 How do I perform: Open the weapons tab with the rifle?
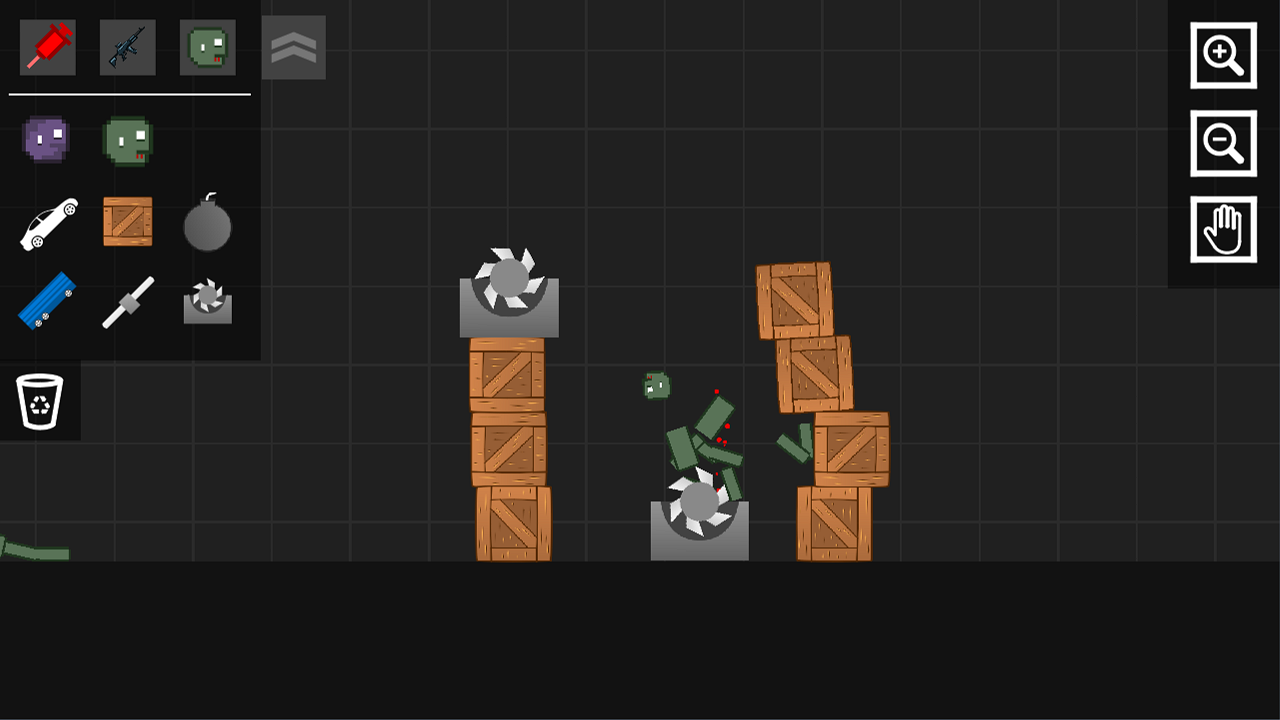click(129, 47)
